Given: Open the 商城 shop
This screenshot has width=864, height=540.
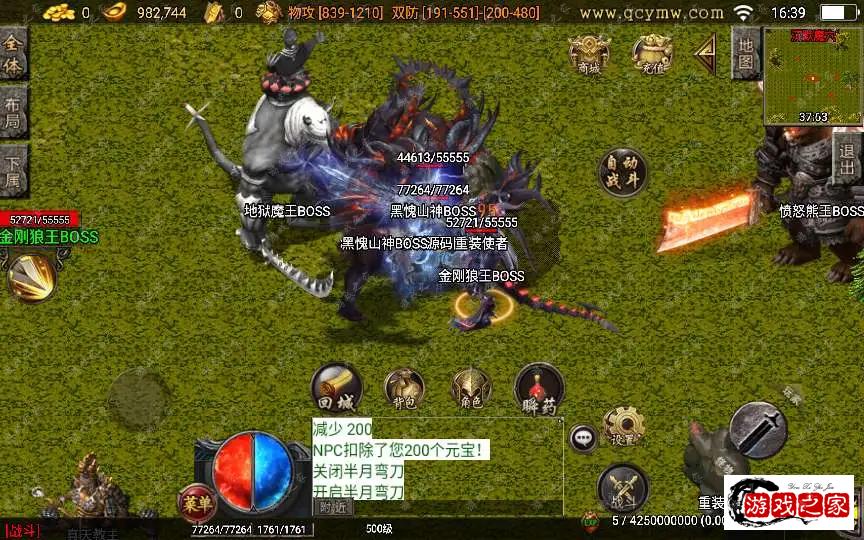Looking at the screenshot, I should coord(590,54).
